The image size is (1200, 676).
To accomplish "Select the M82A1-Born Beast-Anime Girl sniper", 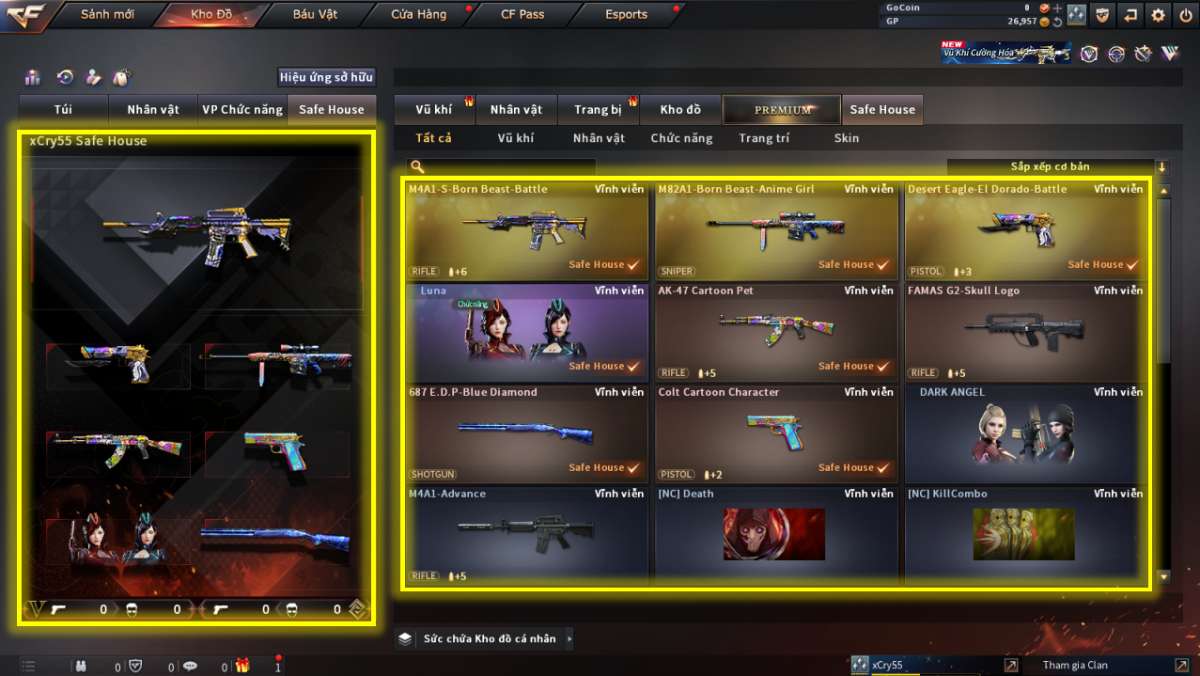I will pyautogui.click(x=776, y=231).
